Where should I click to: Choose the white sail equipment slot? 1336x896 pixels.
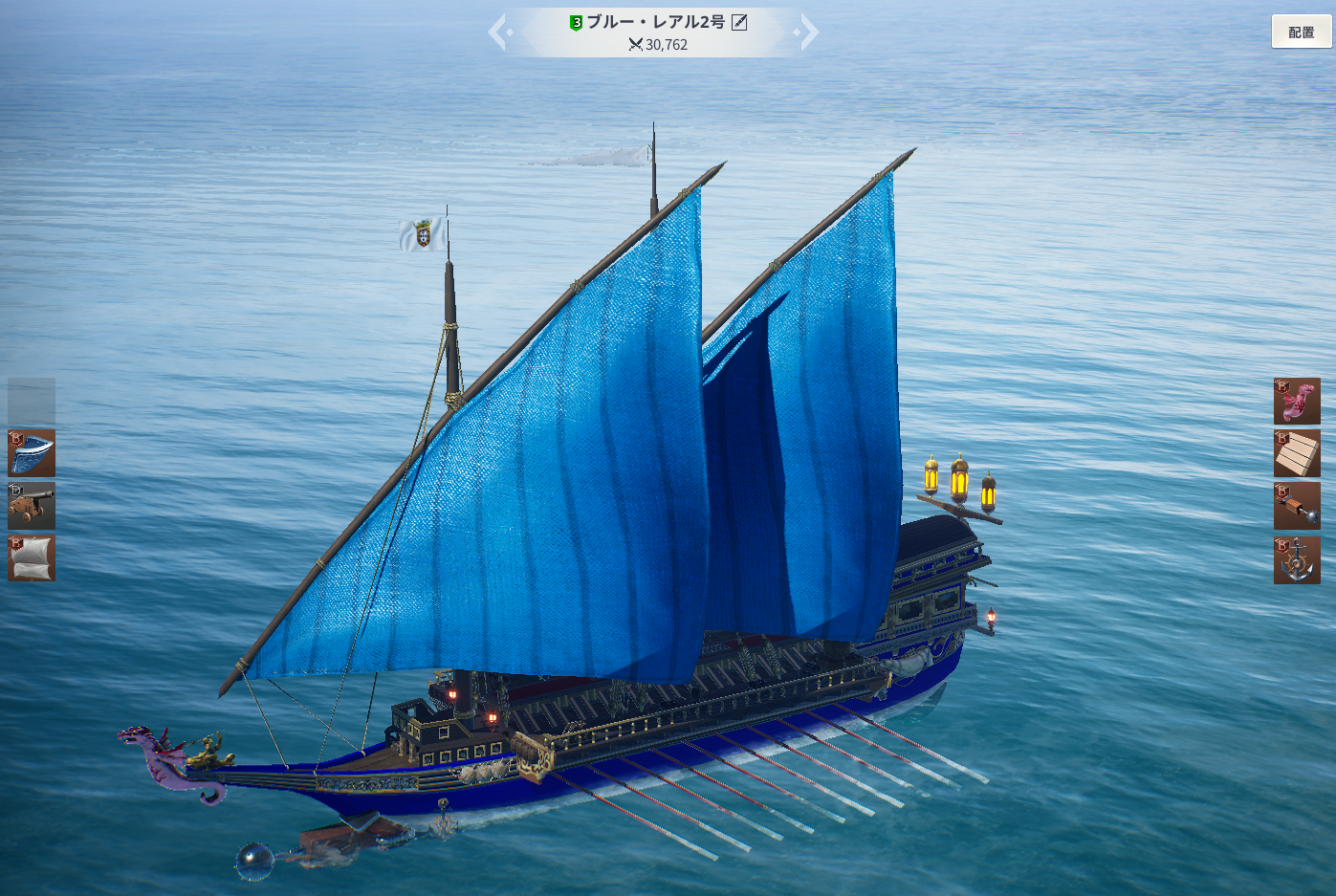32,558
